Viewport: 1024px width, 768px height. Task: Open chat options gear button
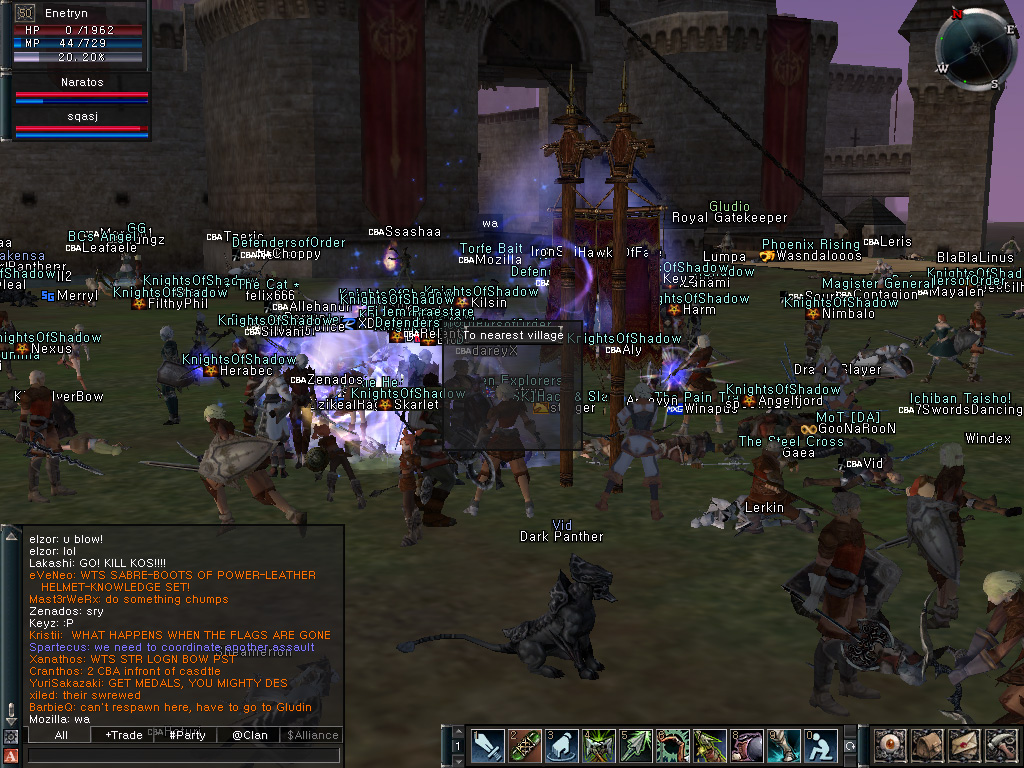(x=11, y=737)
